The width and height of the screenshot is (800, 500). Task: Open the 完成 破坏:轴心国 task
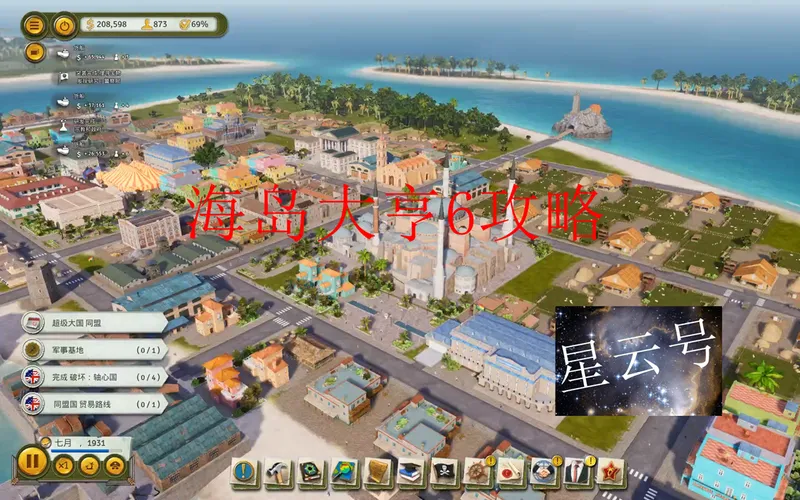click(90, 377)
